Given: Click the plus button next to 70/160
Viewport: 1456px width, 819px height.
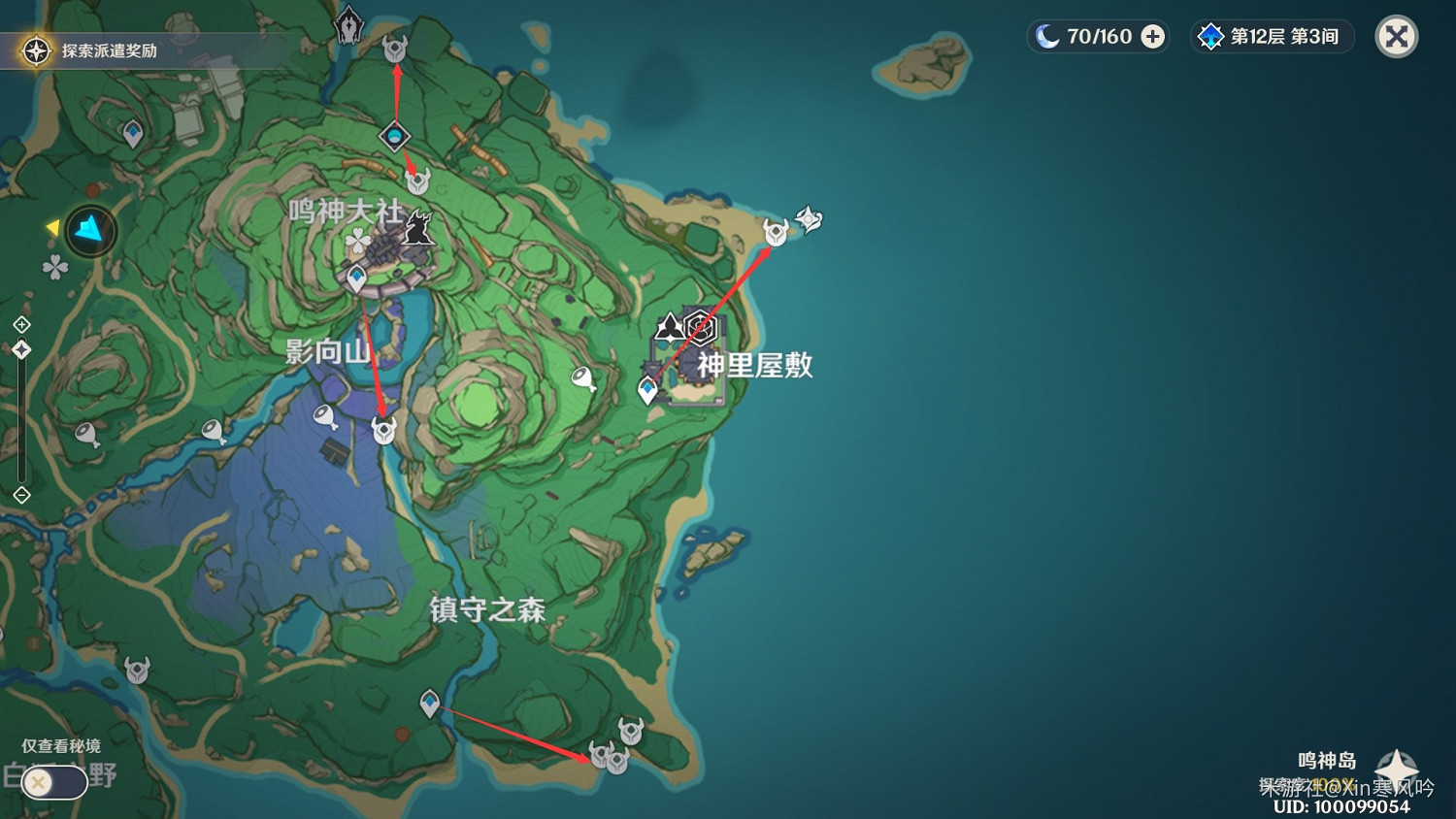Looking at the screenshot, I should point(1152,36).
